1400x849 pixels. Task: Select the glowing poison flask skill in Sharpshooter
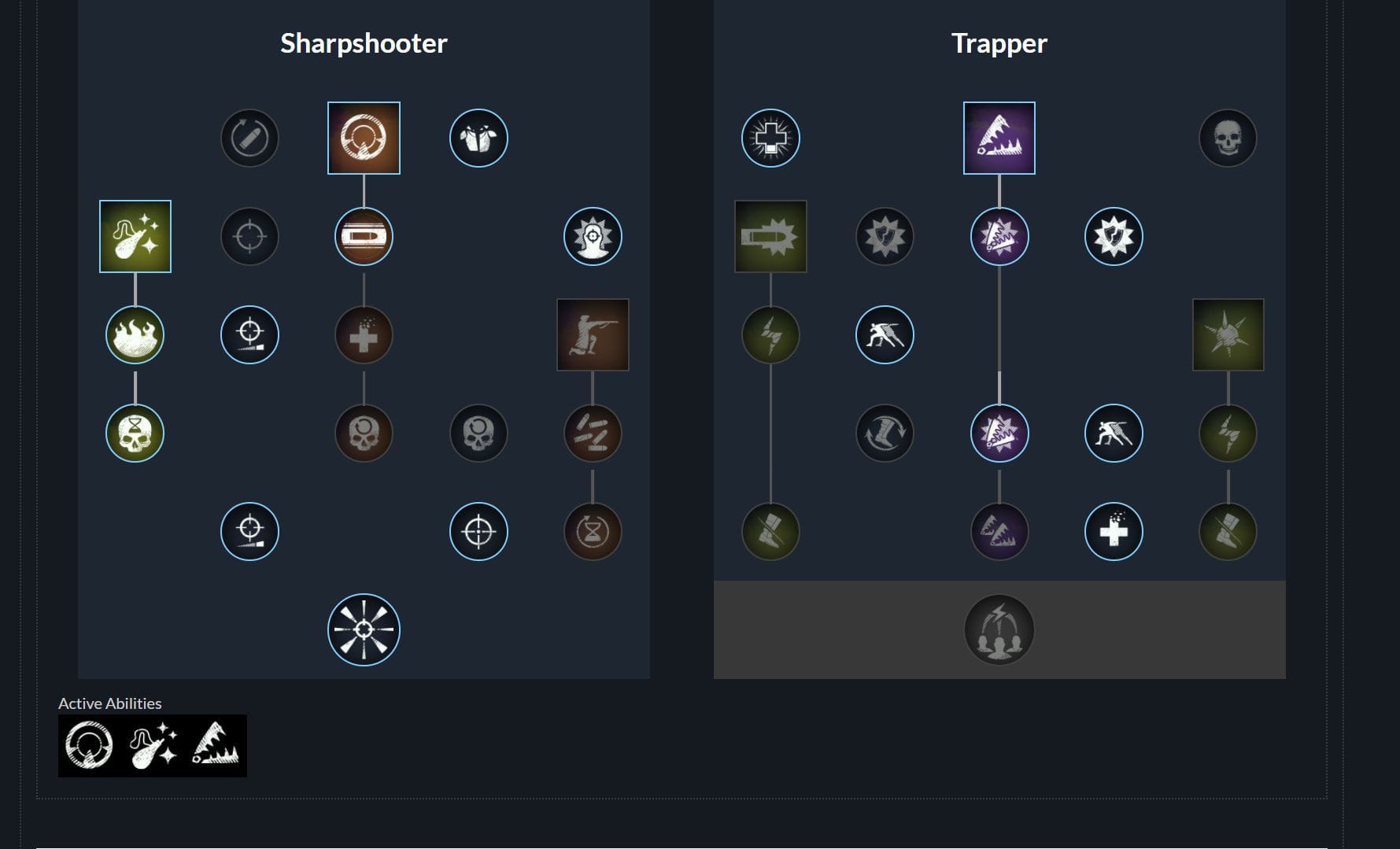click(x=135, y=237)
